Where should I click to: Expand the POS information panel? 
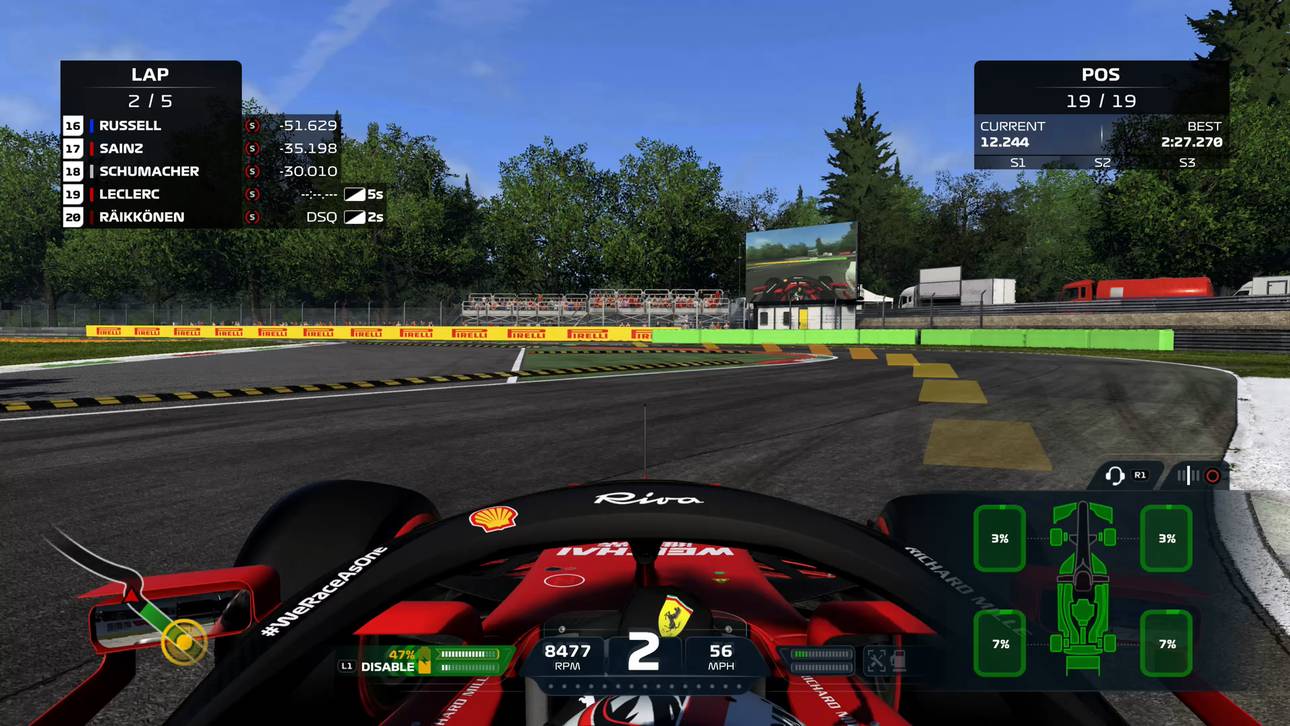[1100, 74]
